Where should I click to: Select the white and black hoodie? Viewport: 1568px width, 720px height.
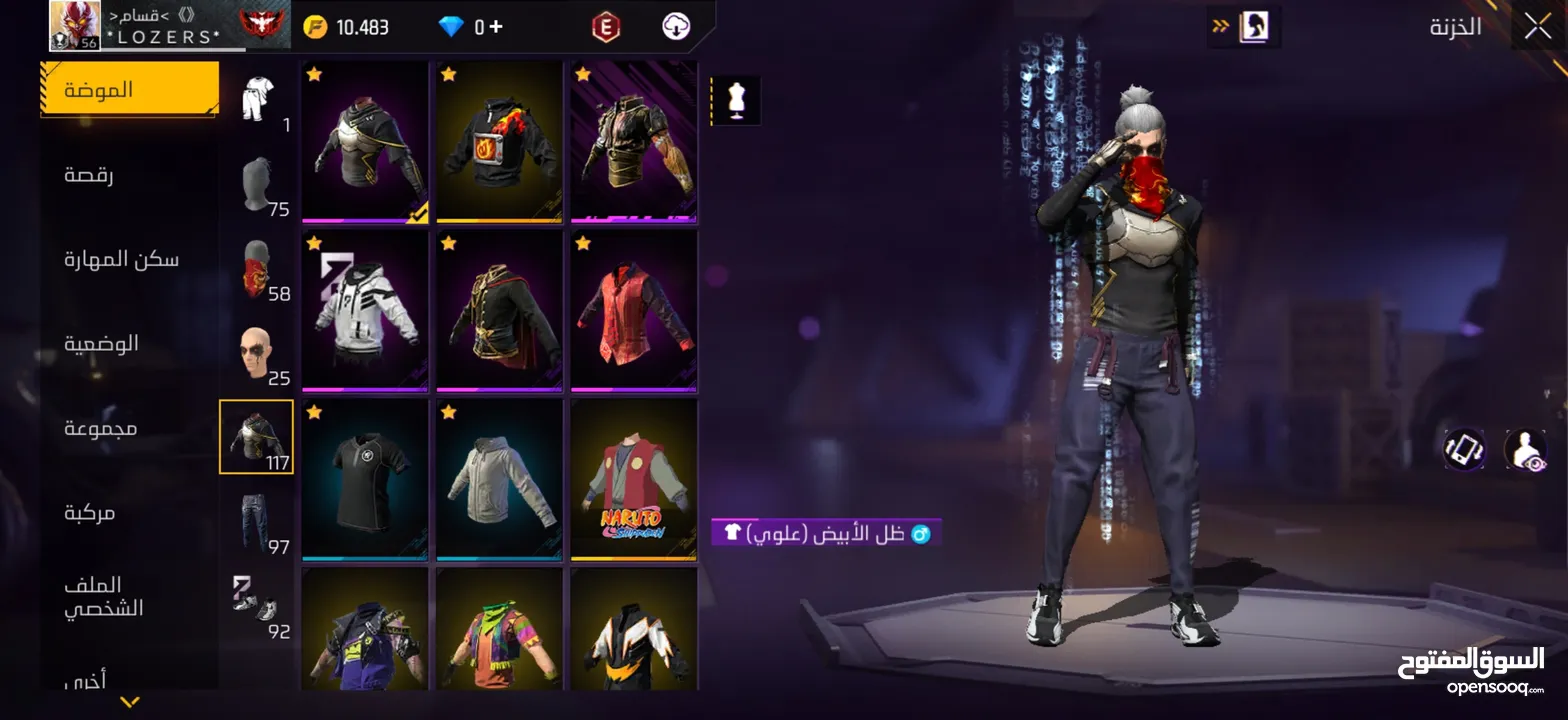(366, 311)
